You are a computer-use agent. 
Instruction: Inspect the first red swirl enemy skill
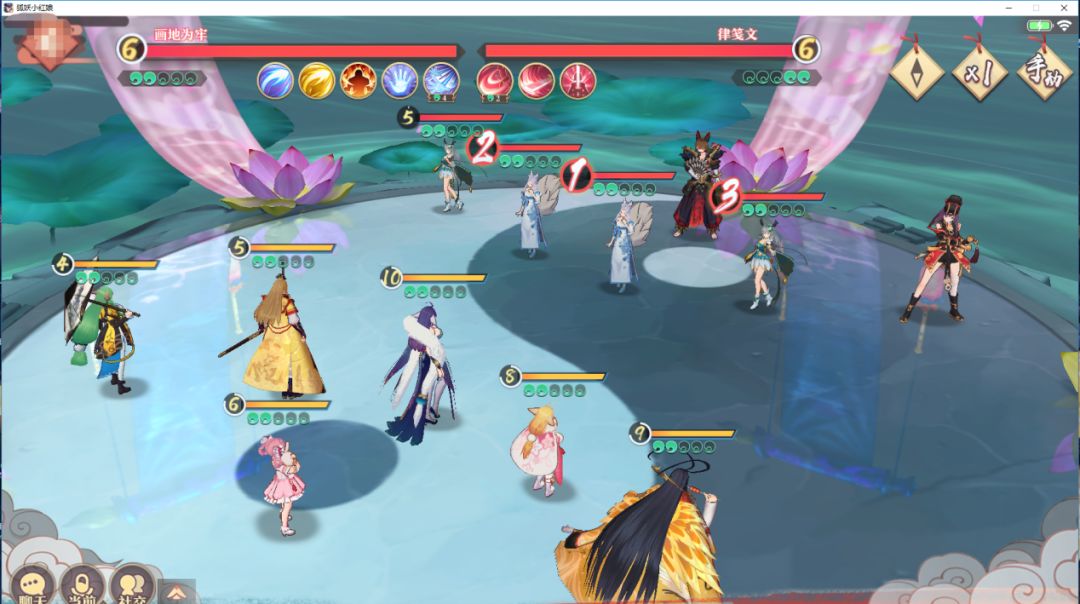[x=494, y=80]
